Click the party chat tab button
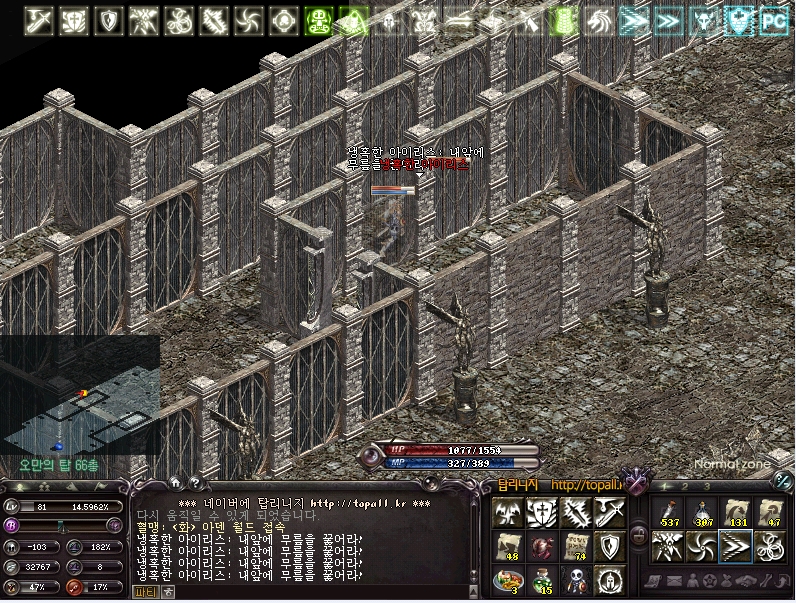The width and height of the screenshot is (796, 603). click(146, 592)
